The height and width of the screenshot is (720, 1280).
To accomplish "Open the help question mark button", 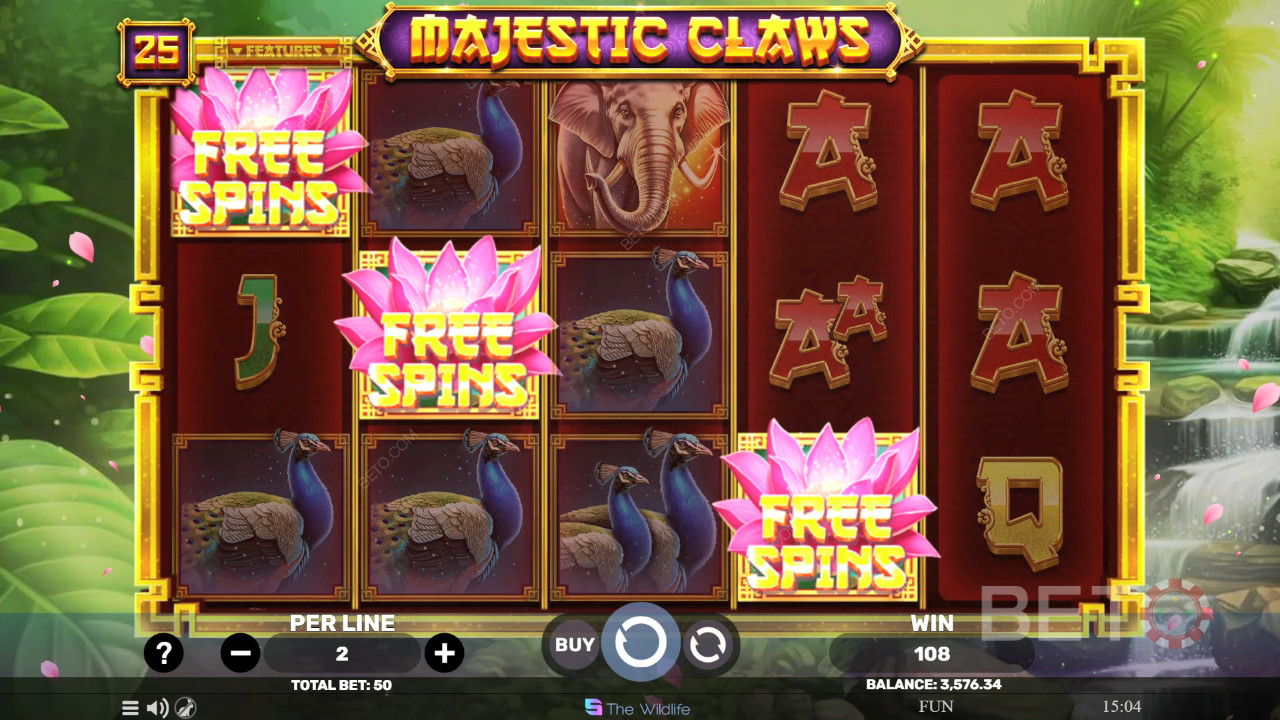I will pyautogui.click(x=164, y=654).
